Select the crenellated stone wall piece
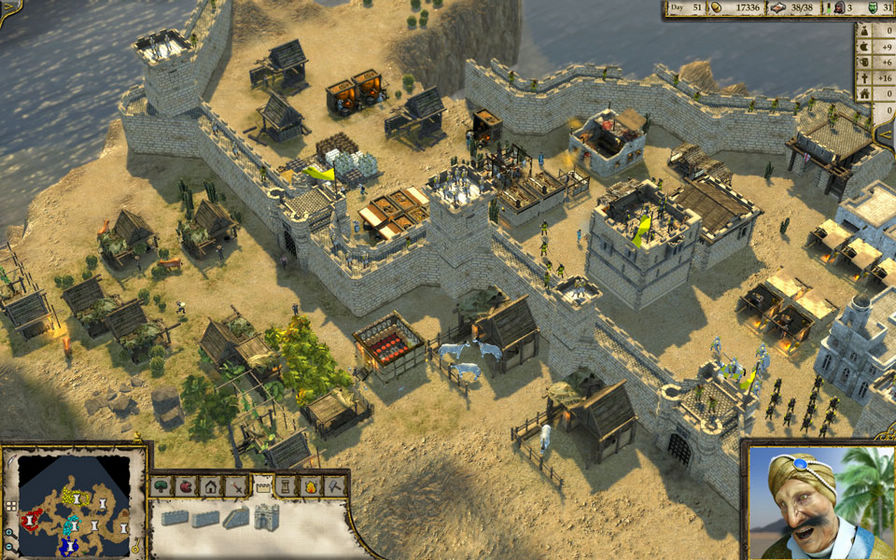The height and width of the screenshot is (560, 896). tap(174, 518)
